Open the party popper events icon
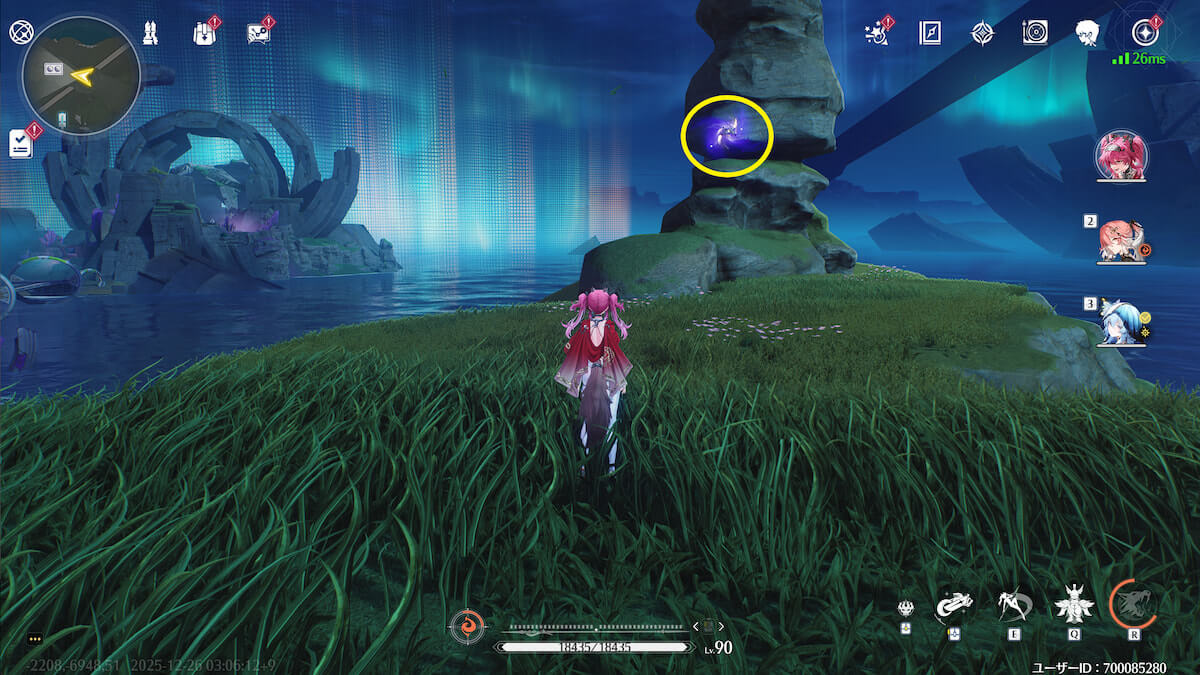Viewport: 1200px width, 675px height. click(877, 33)
